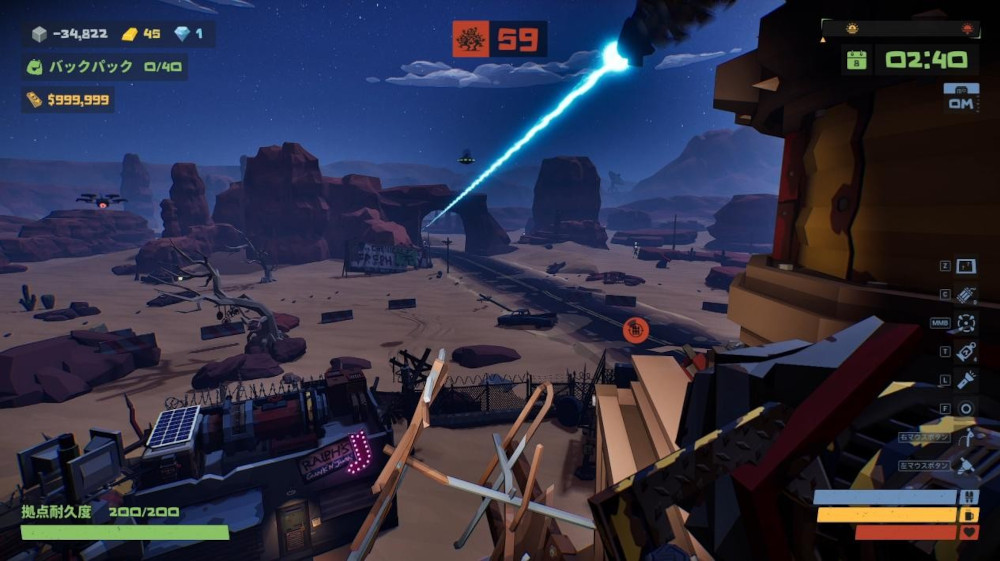Viewport: 1000px width, 561px height.
Task: Select the map icon in the action list
Action: tap(965, 267)
